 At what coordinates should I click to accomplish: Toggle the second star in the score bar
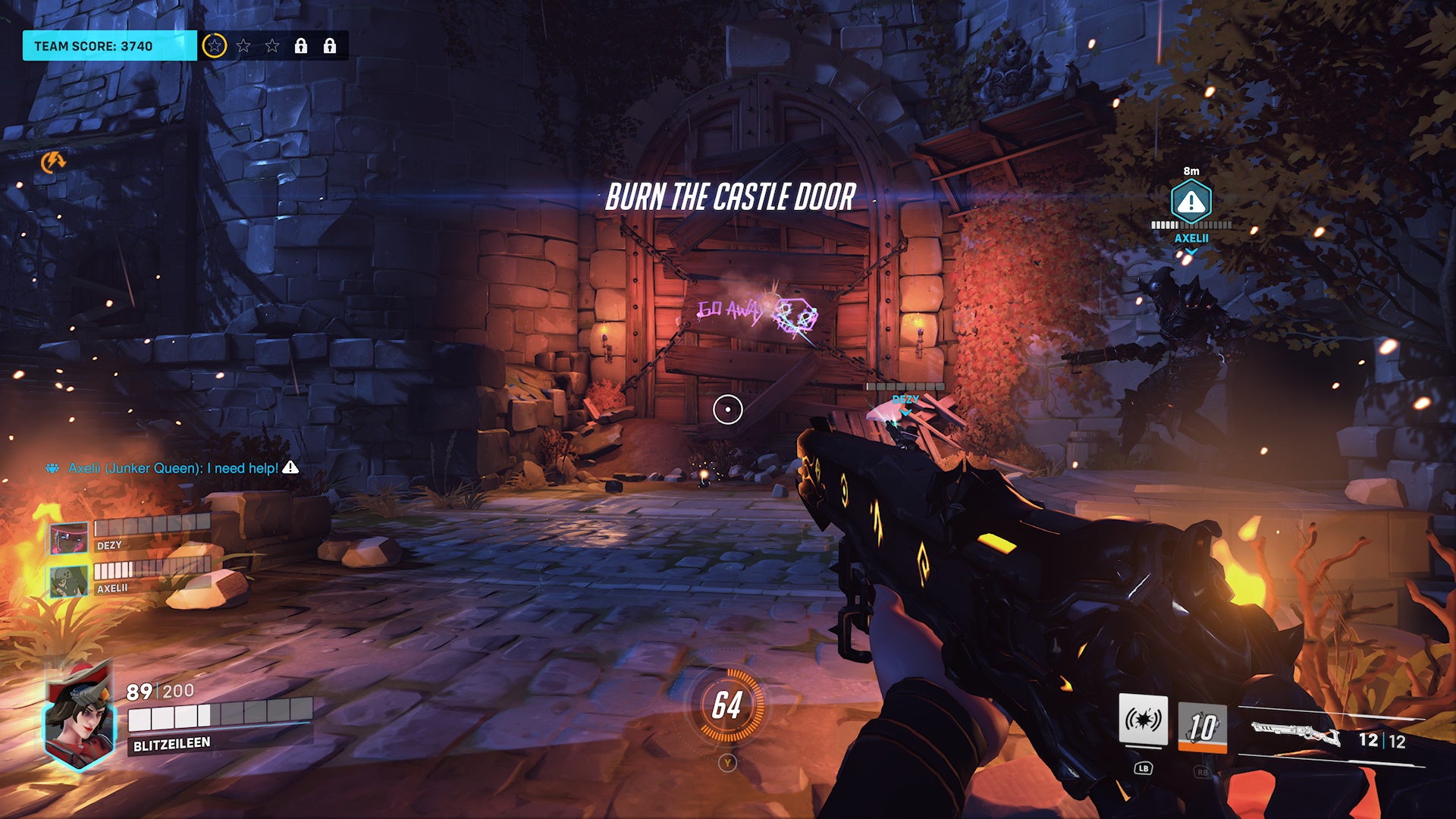coord(244,45)
